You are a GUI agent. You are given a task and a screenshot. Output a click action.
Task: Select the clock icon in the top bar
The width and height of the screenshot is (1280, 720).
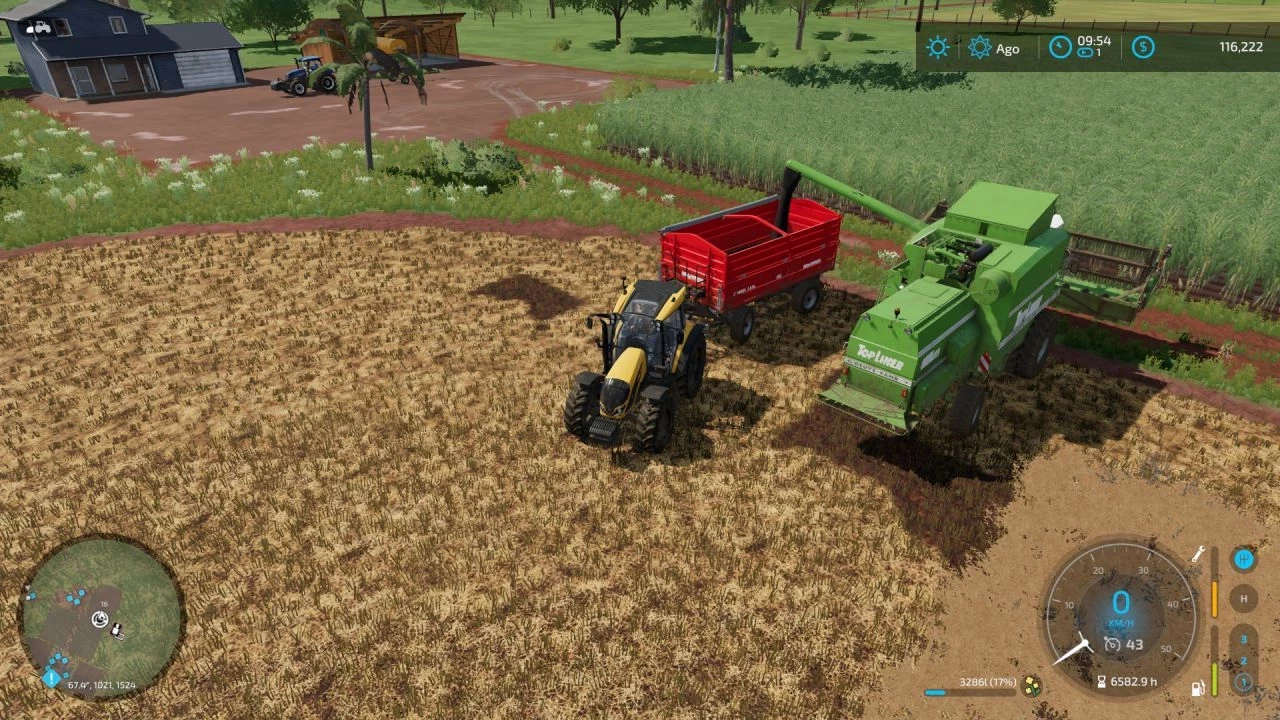pos(1058,44)
